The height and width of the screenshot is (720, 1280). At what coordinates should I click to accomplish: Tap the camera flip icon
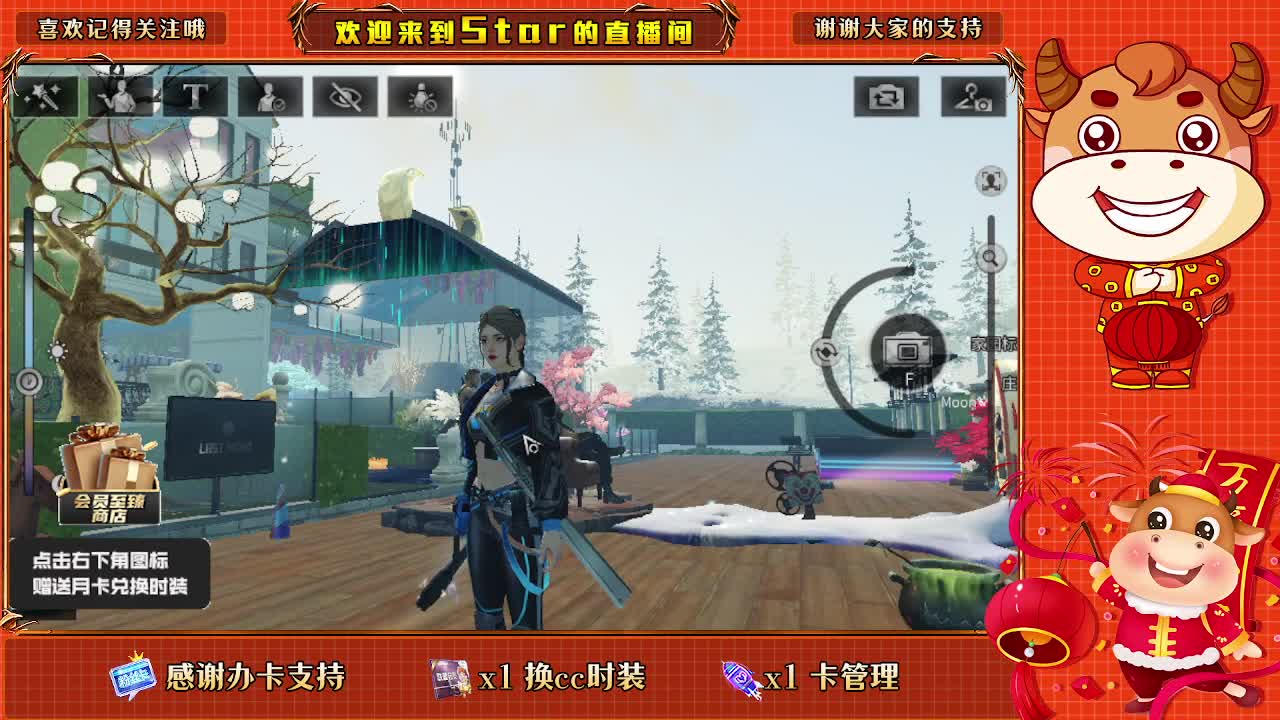point(885,95)
